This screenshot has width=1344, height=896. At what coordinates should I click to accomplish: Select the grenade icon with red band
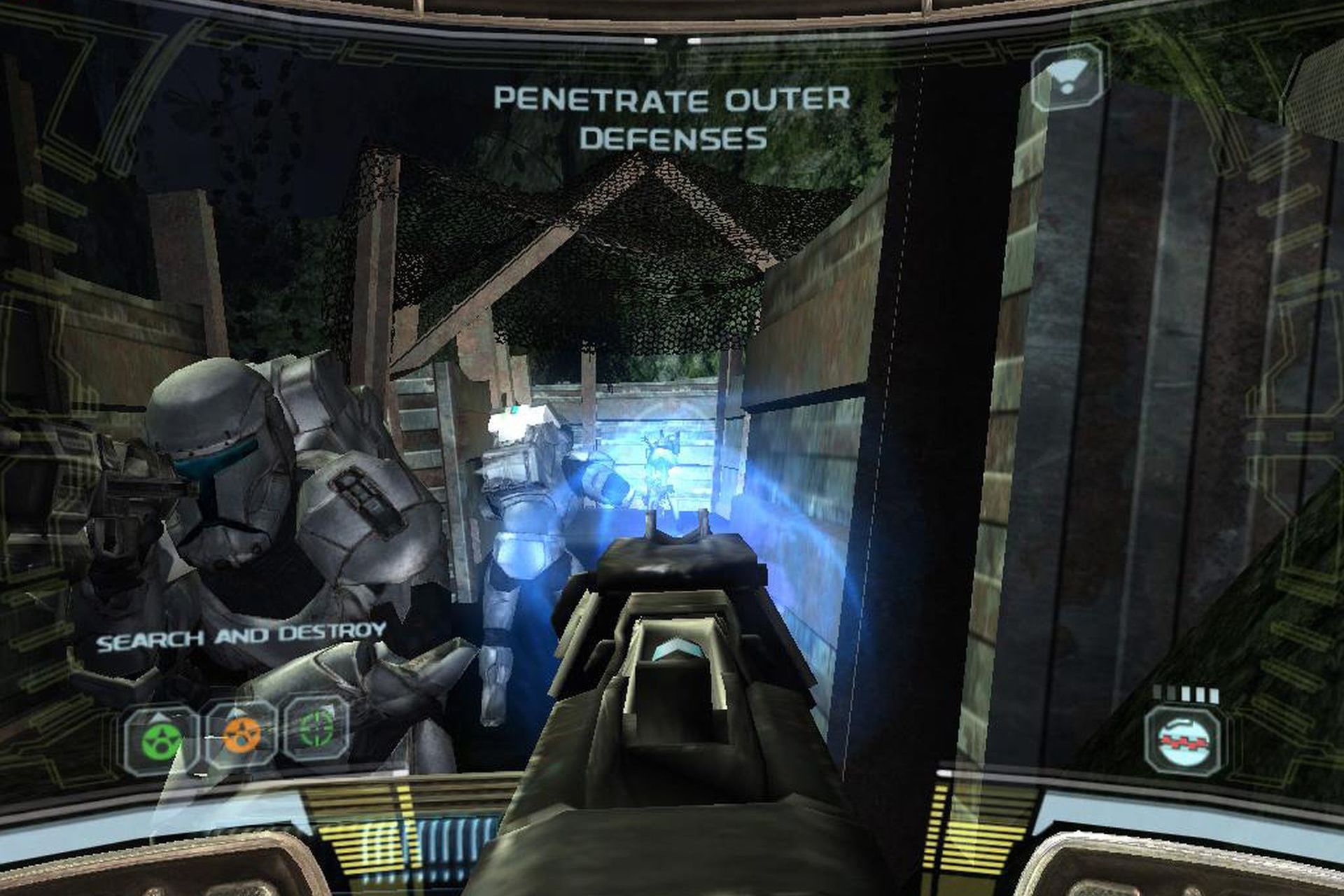click(x=1184, y=741)
